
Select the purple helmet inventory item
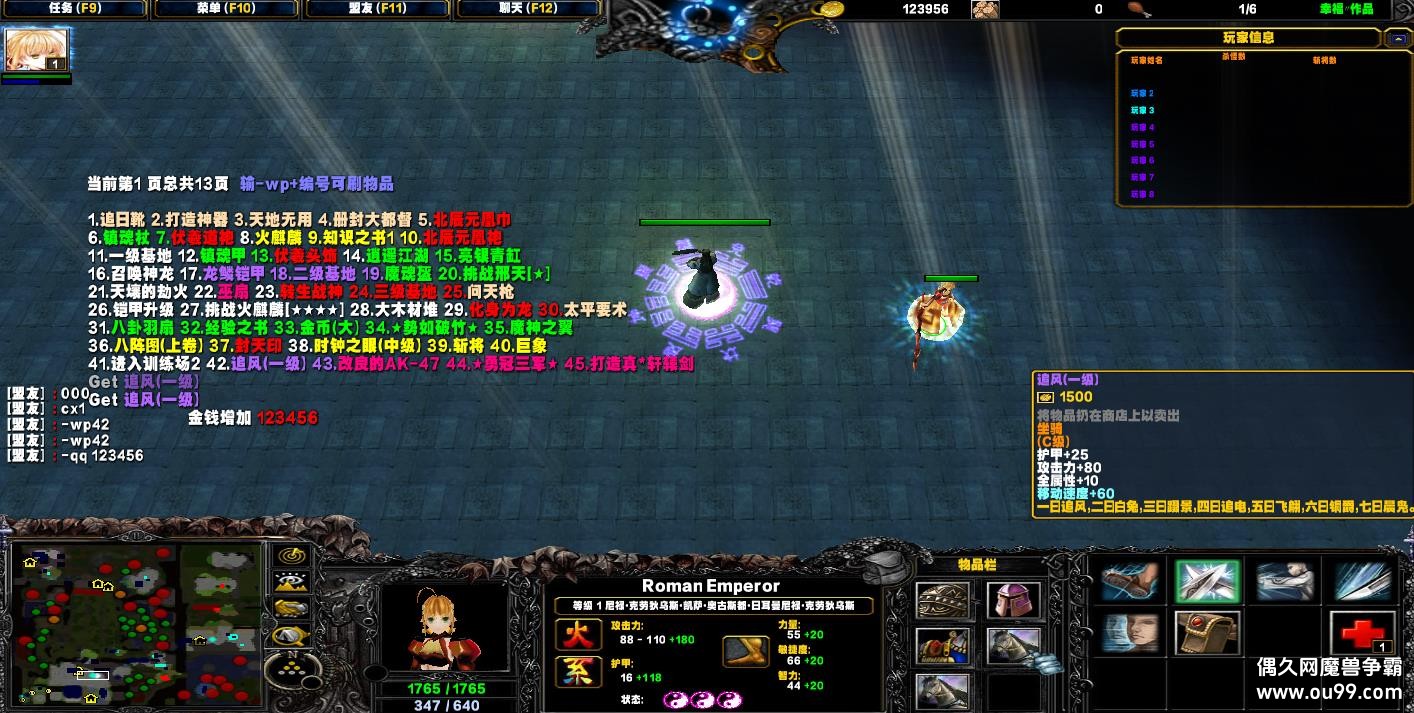[1012, 601]
